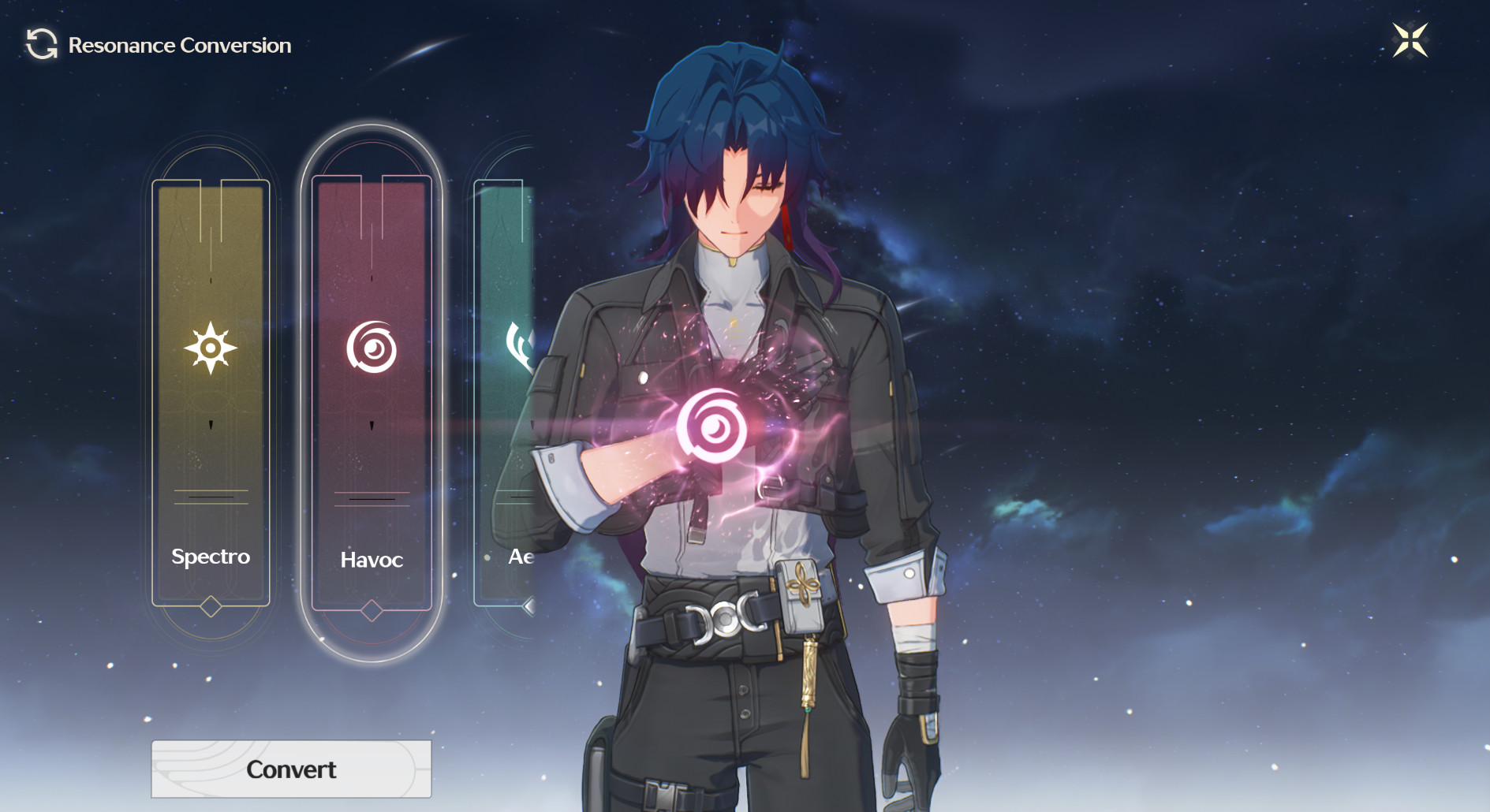Open the Resonance Conversion title label
Viewport: 1490px width, 812px height.
180,45
